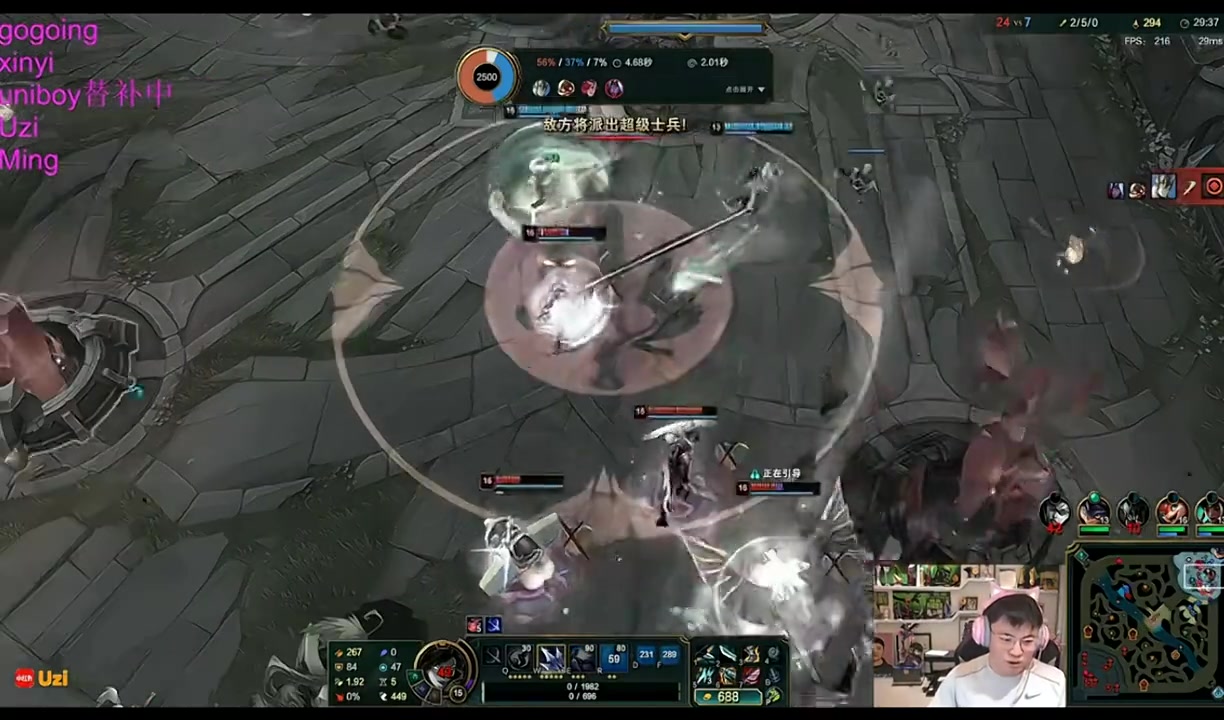Click the F summoner spell slot

tap(669, 656)
